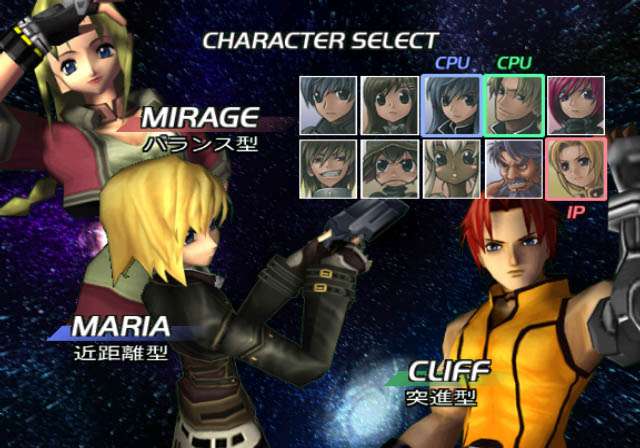Select the first portrait with short grey-blue hair
The width and height of the screenshot is (640, 448).
(327, 105)
